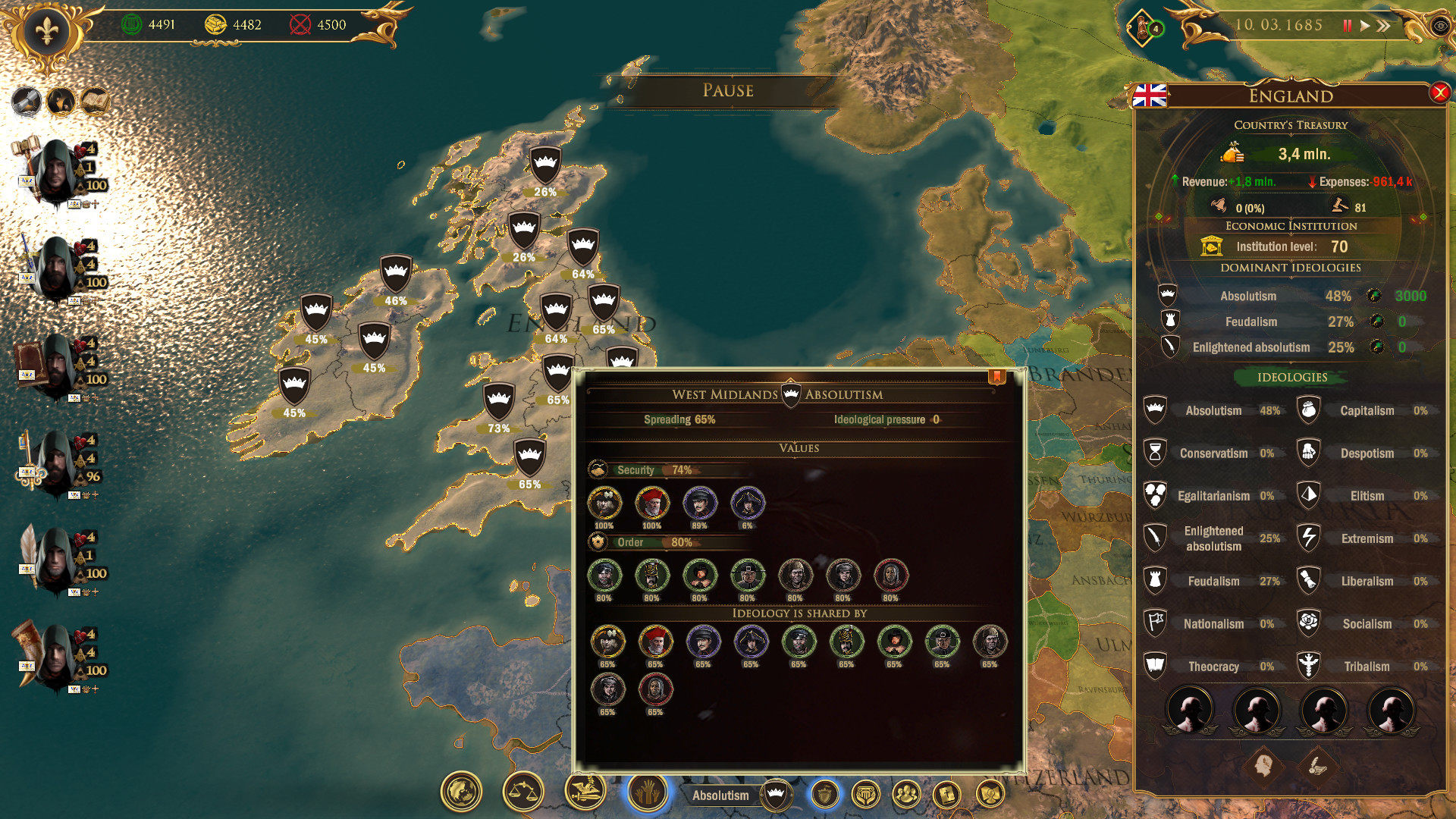This screenshot has height=819, width=1456.
Task: Pick Socialism in the ideologies list
Action: click(1366, 624)
